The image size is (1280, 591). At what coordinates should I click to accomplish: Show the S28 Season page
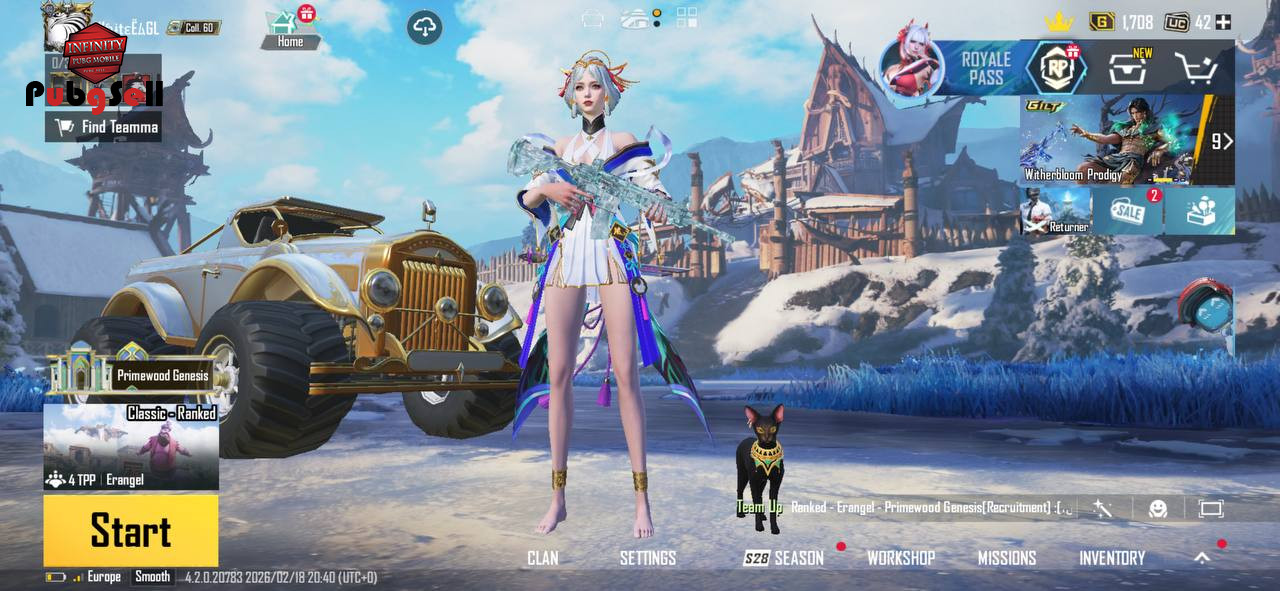(x=784, y=558)
